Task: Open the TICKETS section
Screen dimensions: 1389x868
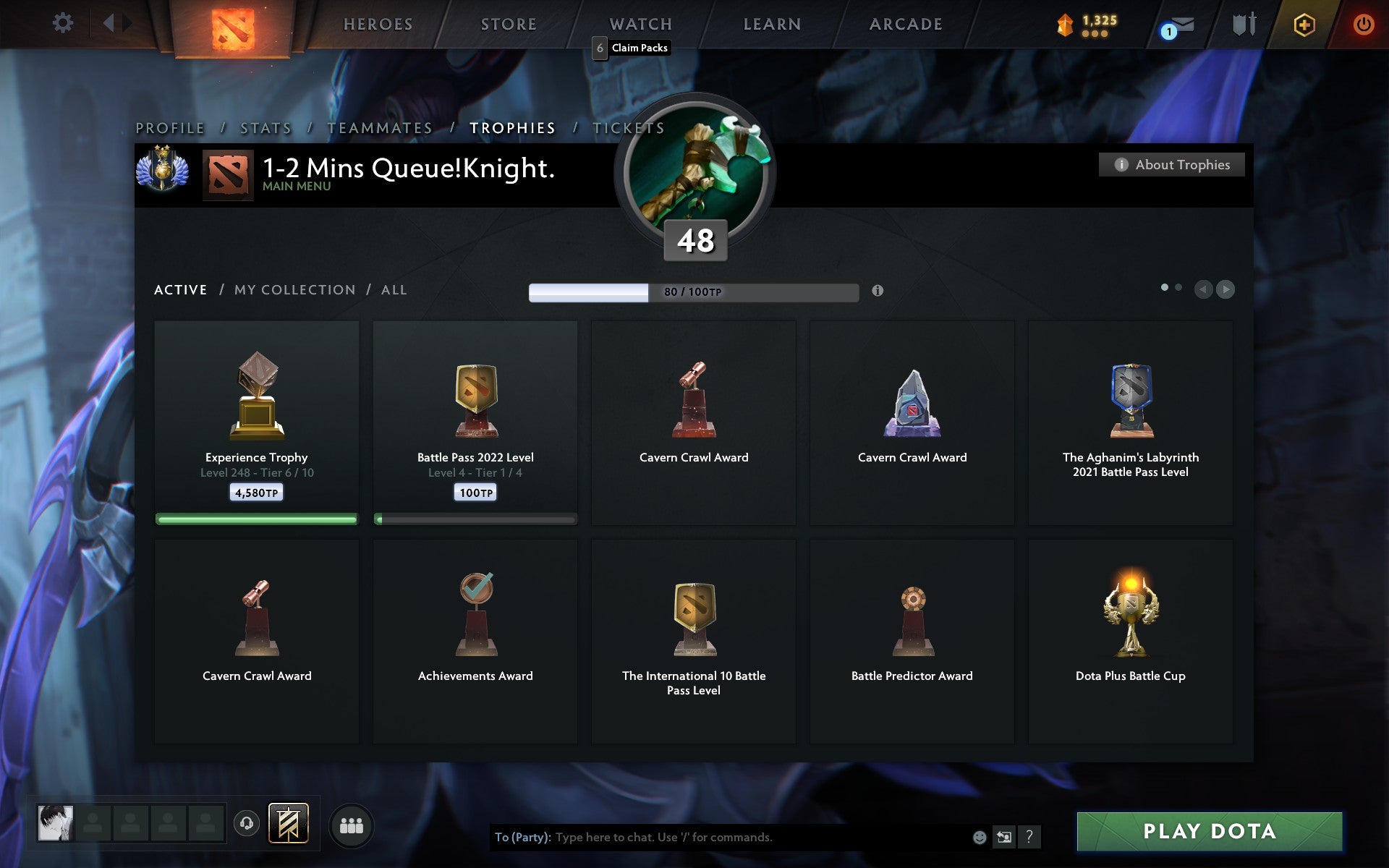Action: 628,127
